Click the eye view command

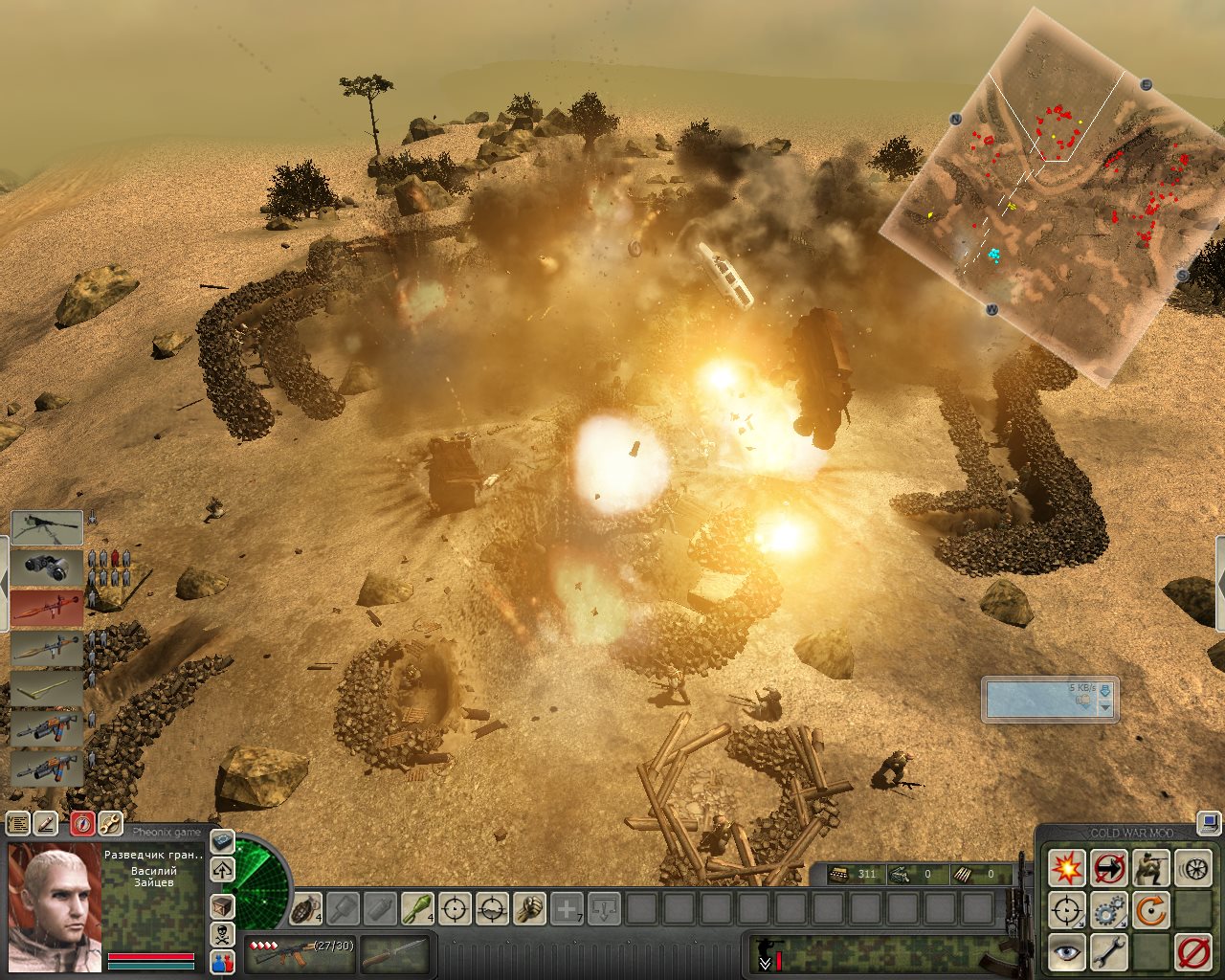1066,952
